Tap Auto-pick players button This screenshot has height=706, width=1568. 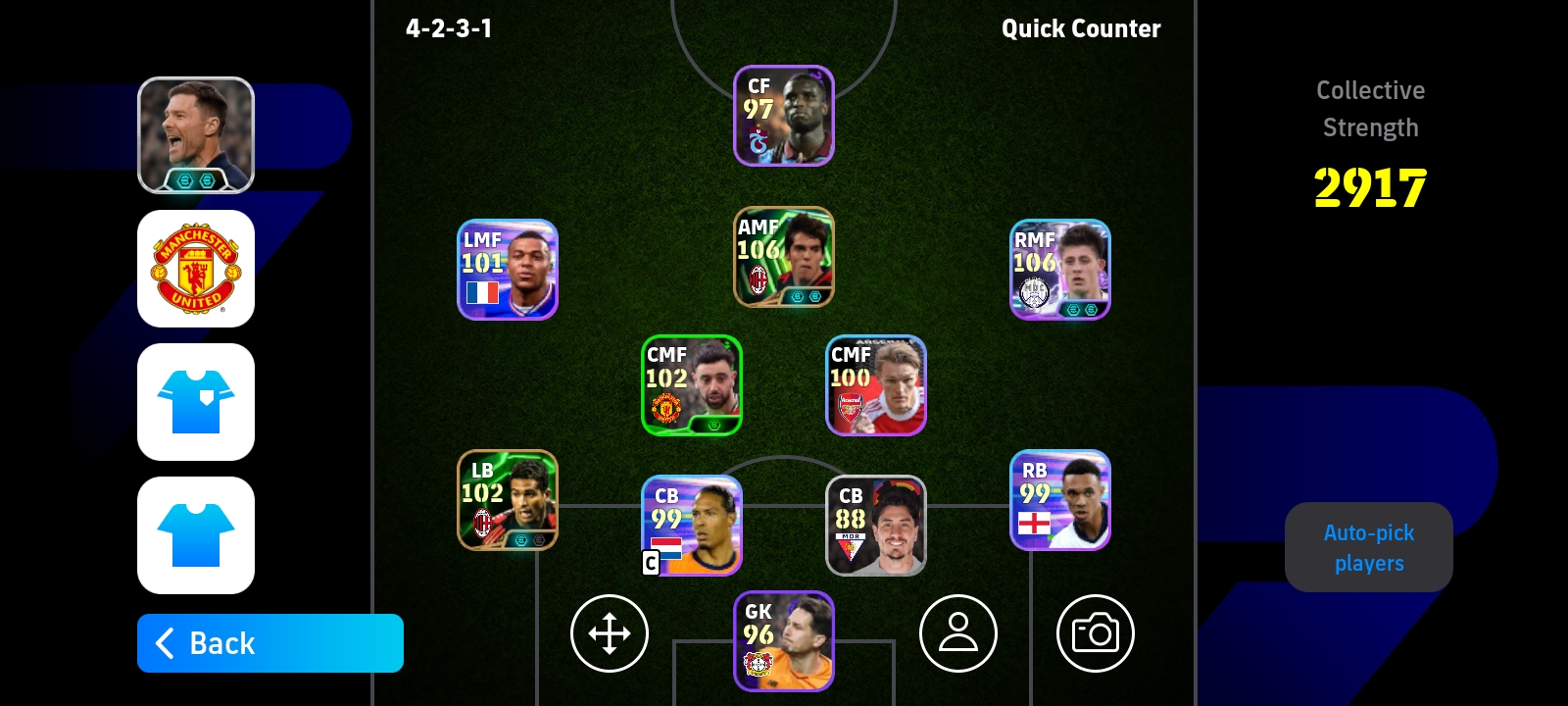click(1368, 547)
